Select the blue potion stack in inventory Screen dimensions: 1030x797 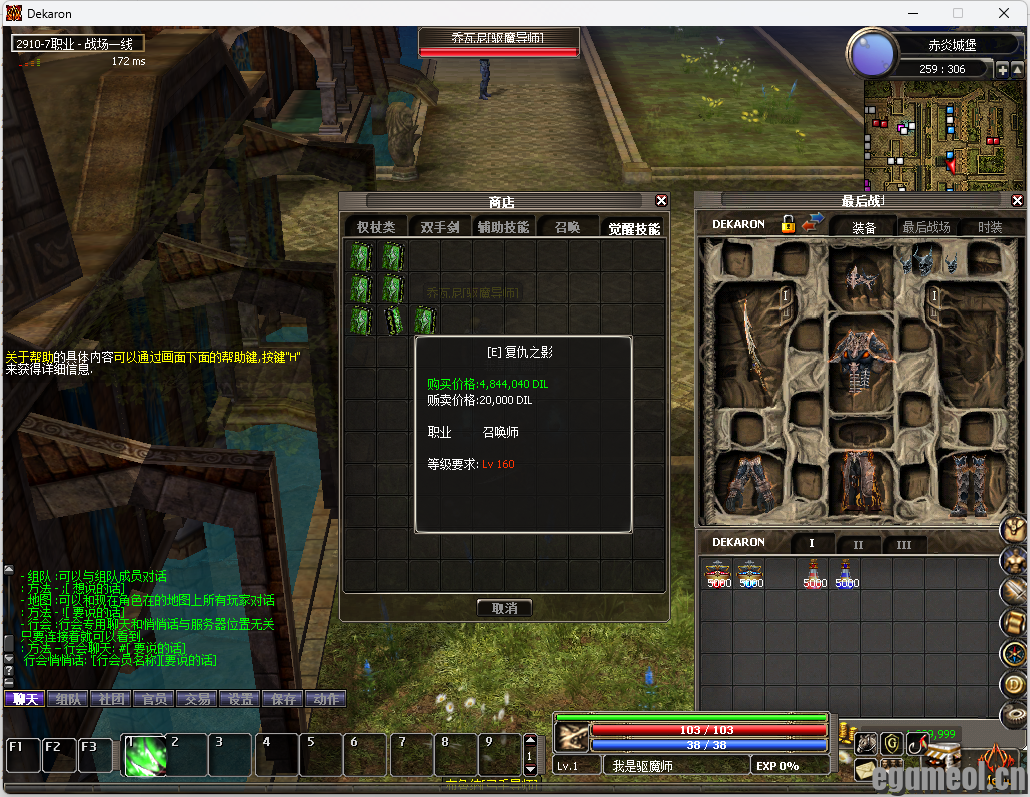pyautogui.click(x=847, y=575)
